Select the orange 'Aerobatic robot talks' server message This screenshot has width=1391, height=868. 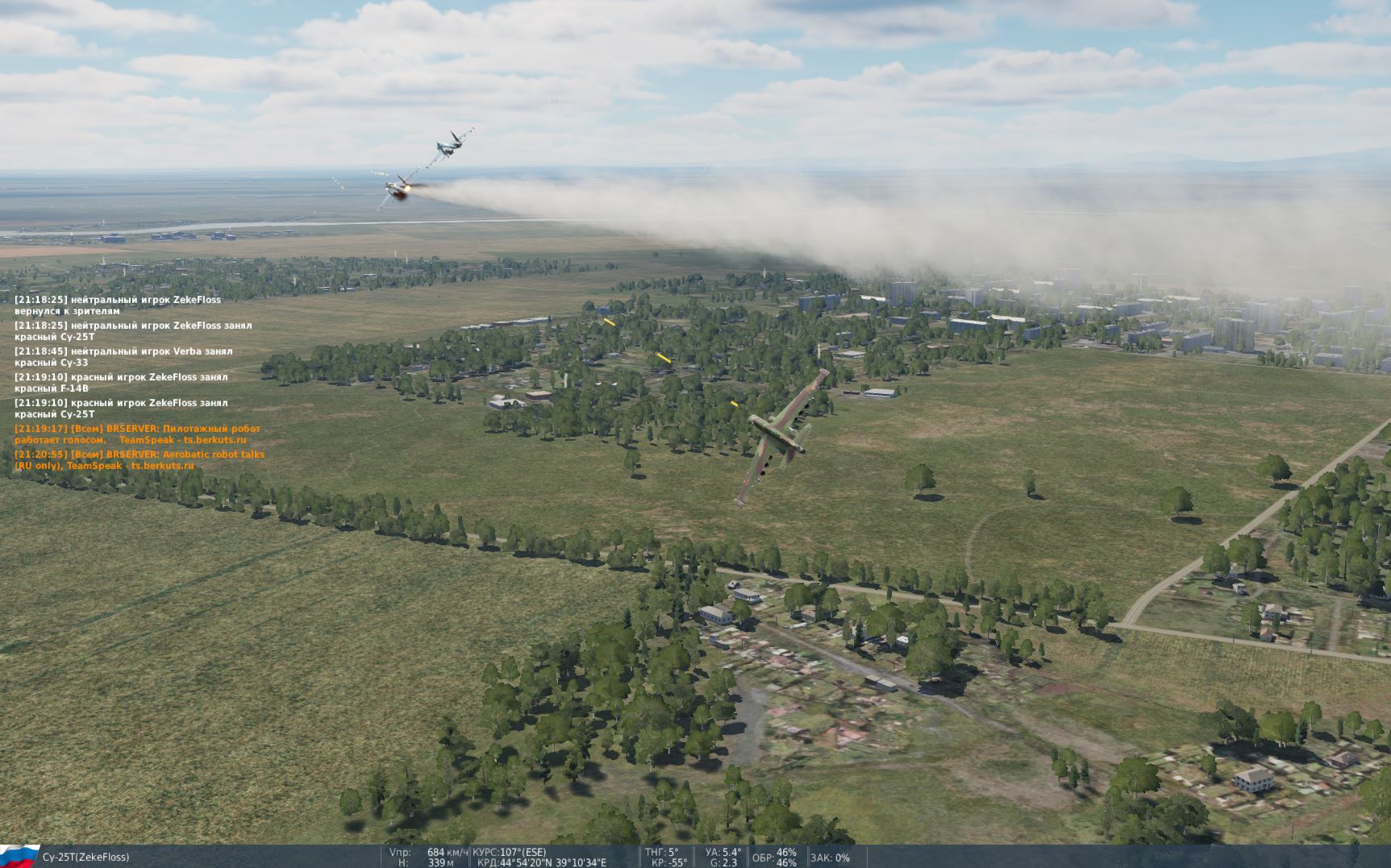tap(139, 460)
